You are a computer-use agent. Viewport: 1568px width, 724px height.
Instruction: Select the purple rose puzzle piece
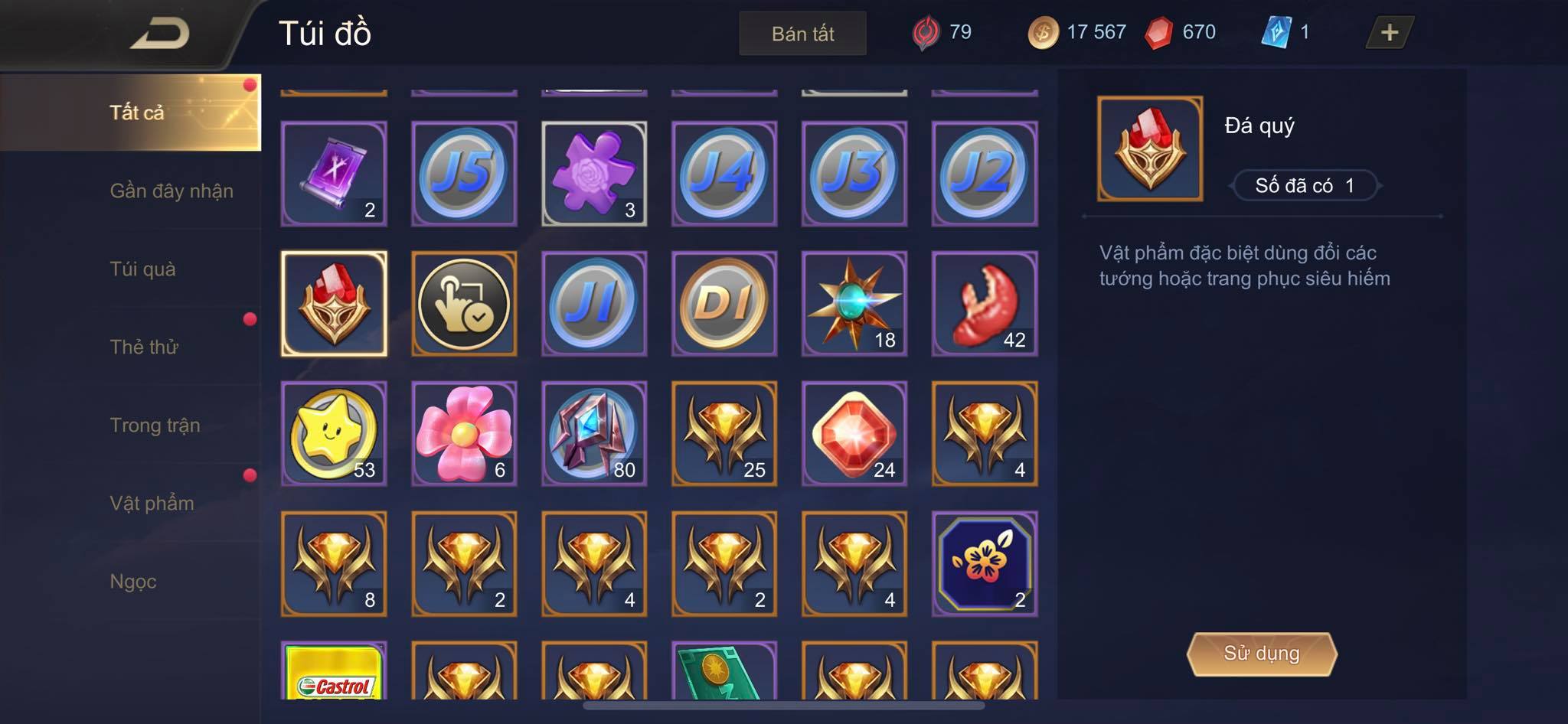594,174
